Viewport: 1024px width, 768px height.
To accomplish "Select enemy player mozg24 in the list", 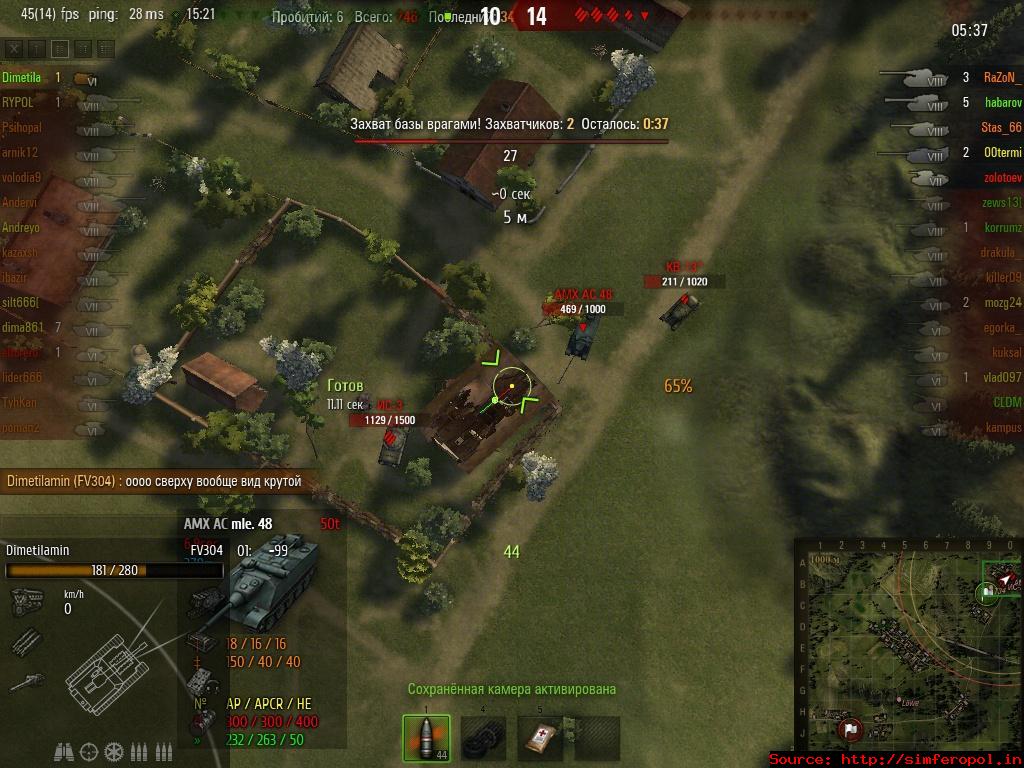I will click(x=1001, y=302).
